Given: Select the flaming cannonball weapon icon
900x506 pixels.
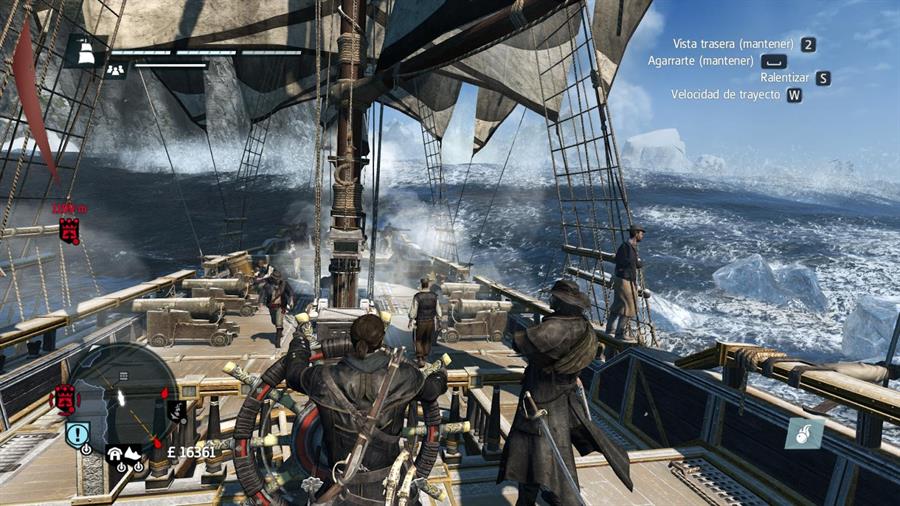Looking at the screenshot, I should (x=804, y=433).
